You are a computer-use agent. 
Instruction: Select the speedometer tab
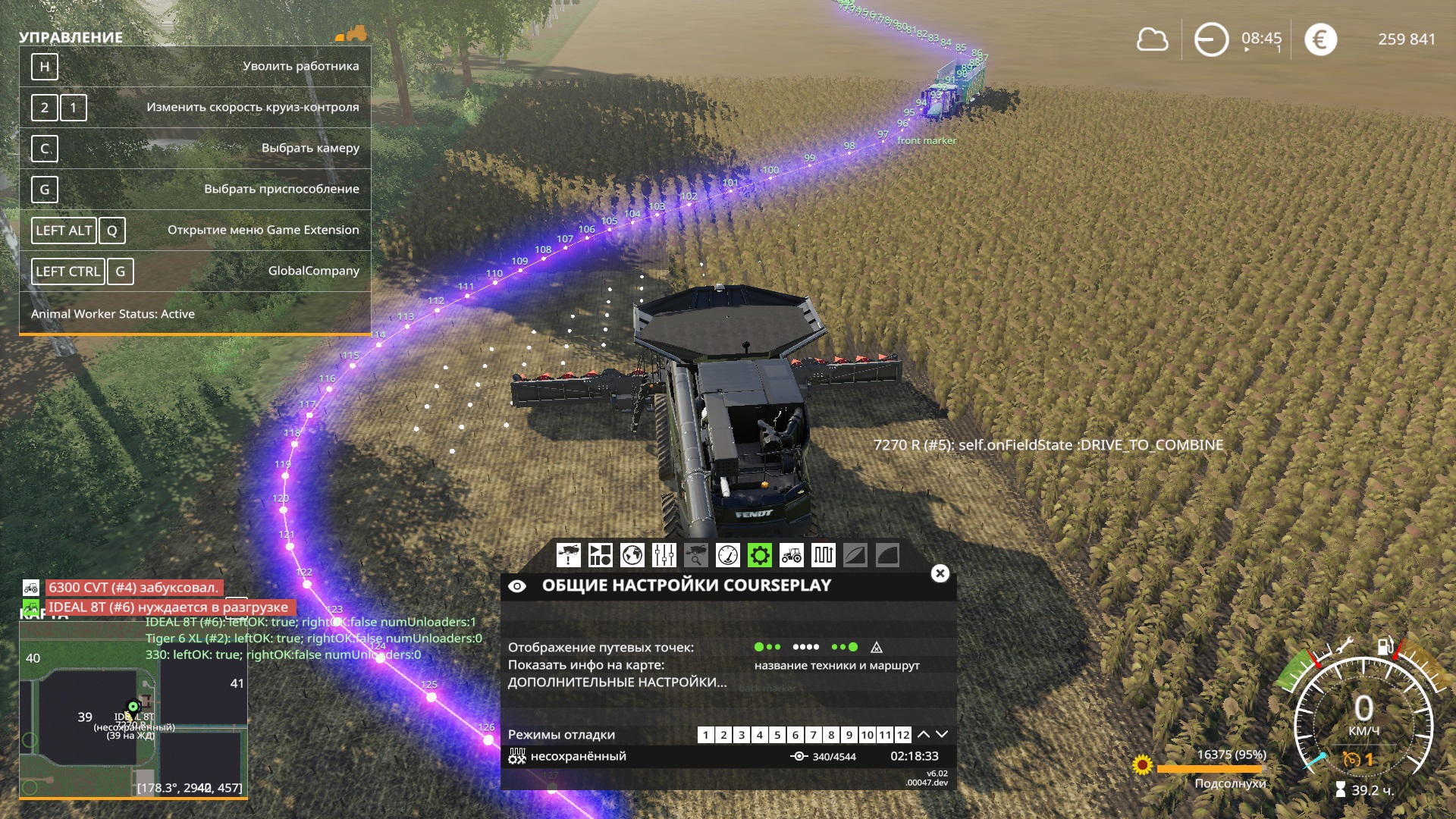pyautogui.click(x=727, y=555)
